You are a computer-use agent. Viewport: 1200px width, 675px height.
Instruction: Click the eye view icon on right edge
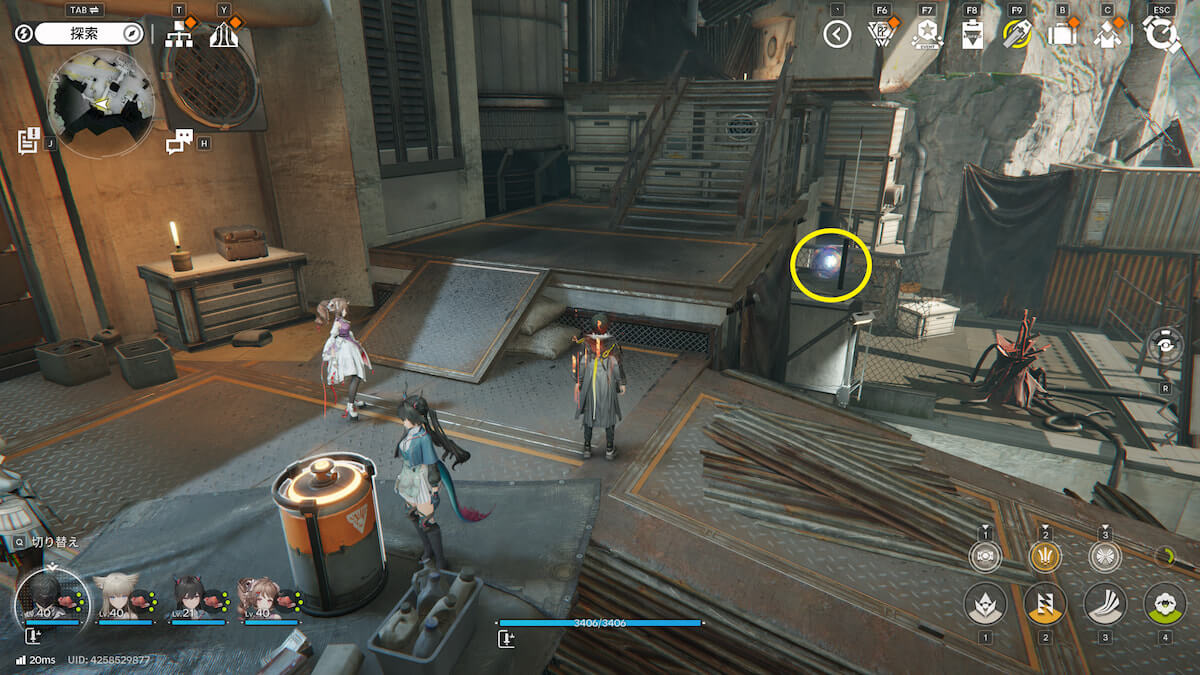(x=1166, y=346)
